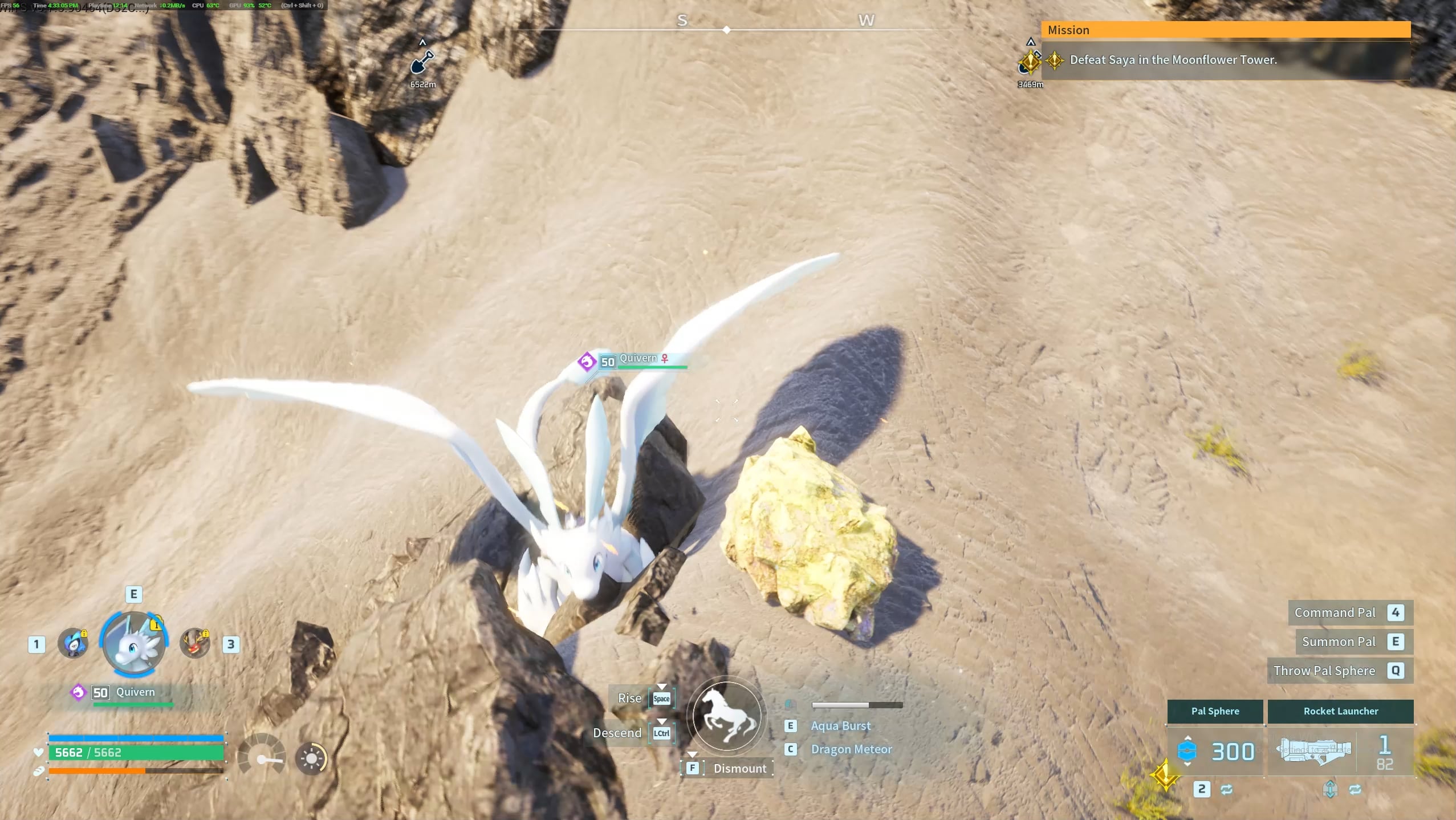1456x820 pixels.
Task: Click the Pal Sphere swap arrows icon
Action: 1227,789
